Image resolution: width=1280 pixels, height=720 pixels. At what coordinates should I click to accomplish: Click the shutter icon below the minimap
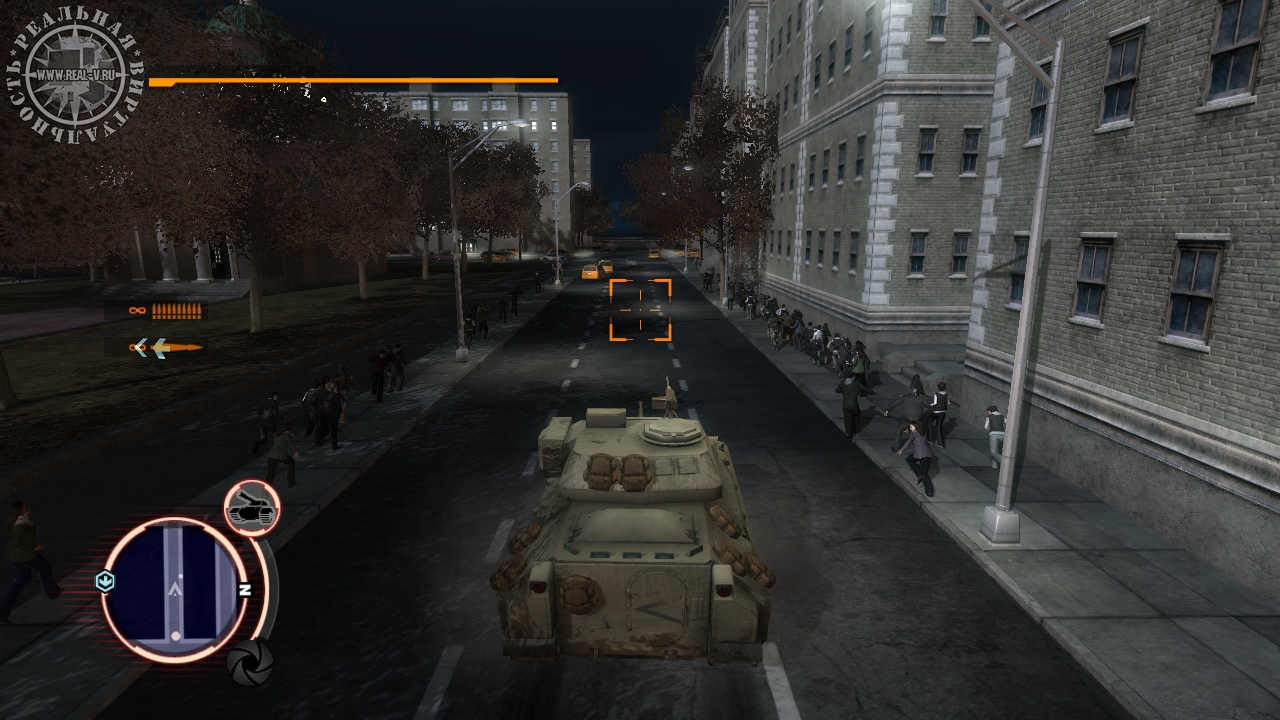tap(249, 662)
